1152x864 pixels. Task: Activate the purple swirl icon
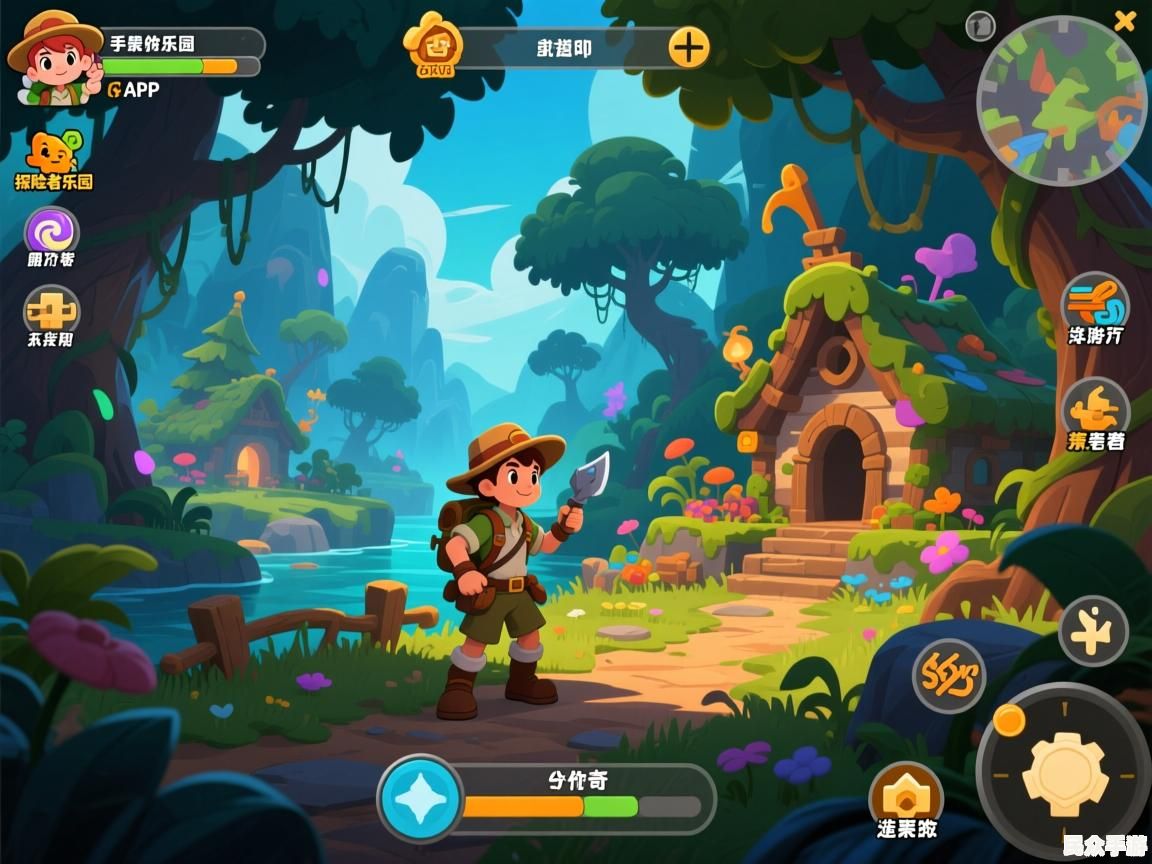[x=51, y=232]
